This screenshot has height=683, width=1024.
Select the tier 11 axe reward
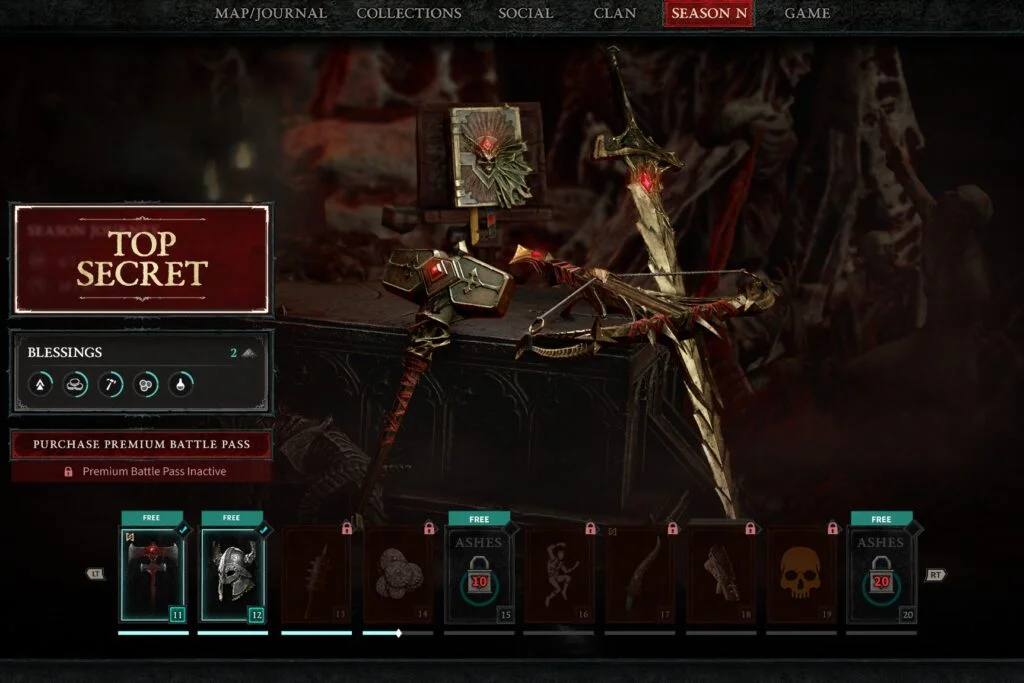(152, 575)
